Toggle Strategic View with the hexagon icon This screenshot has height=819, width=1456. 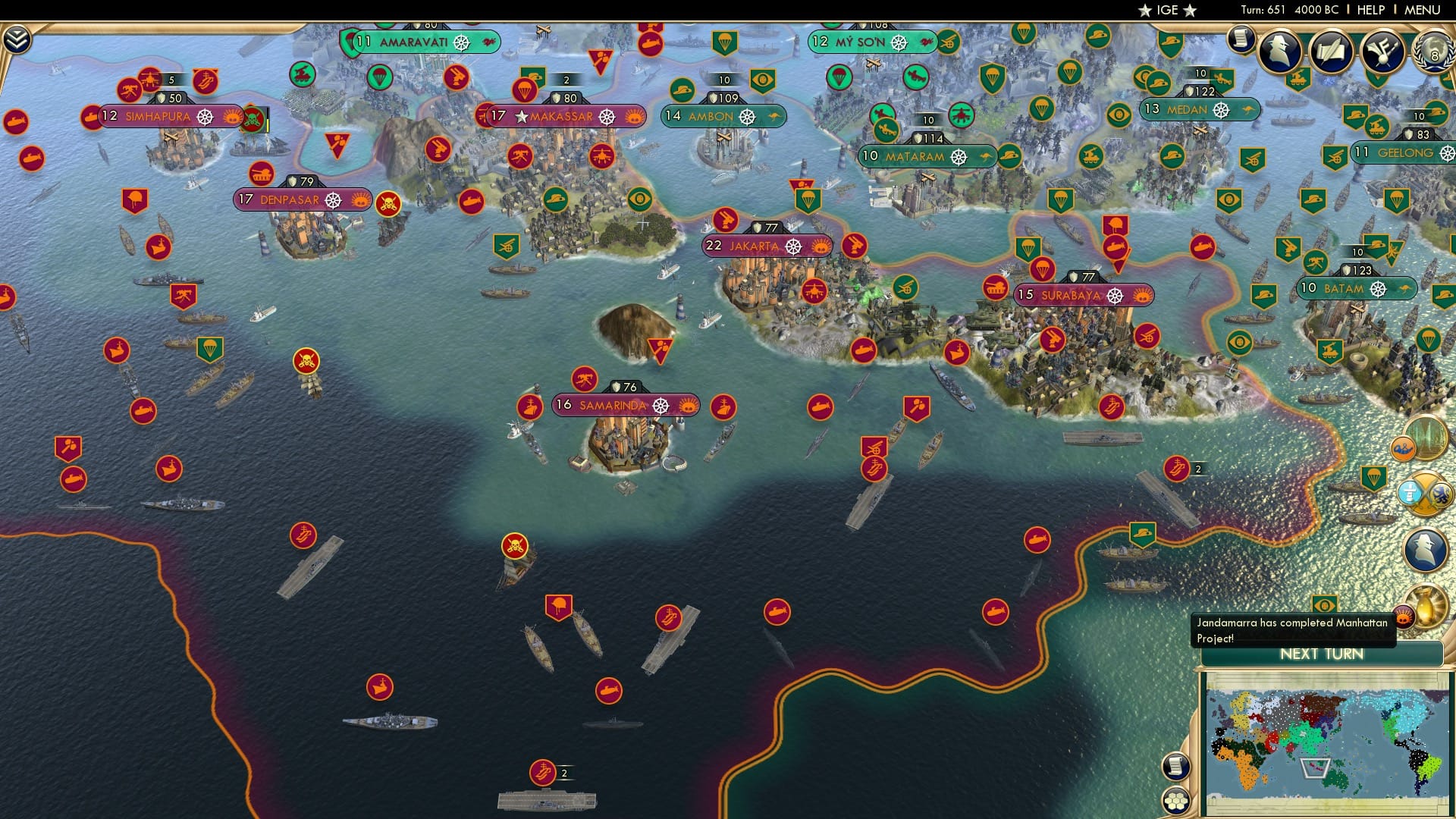[1175, 802]
